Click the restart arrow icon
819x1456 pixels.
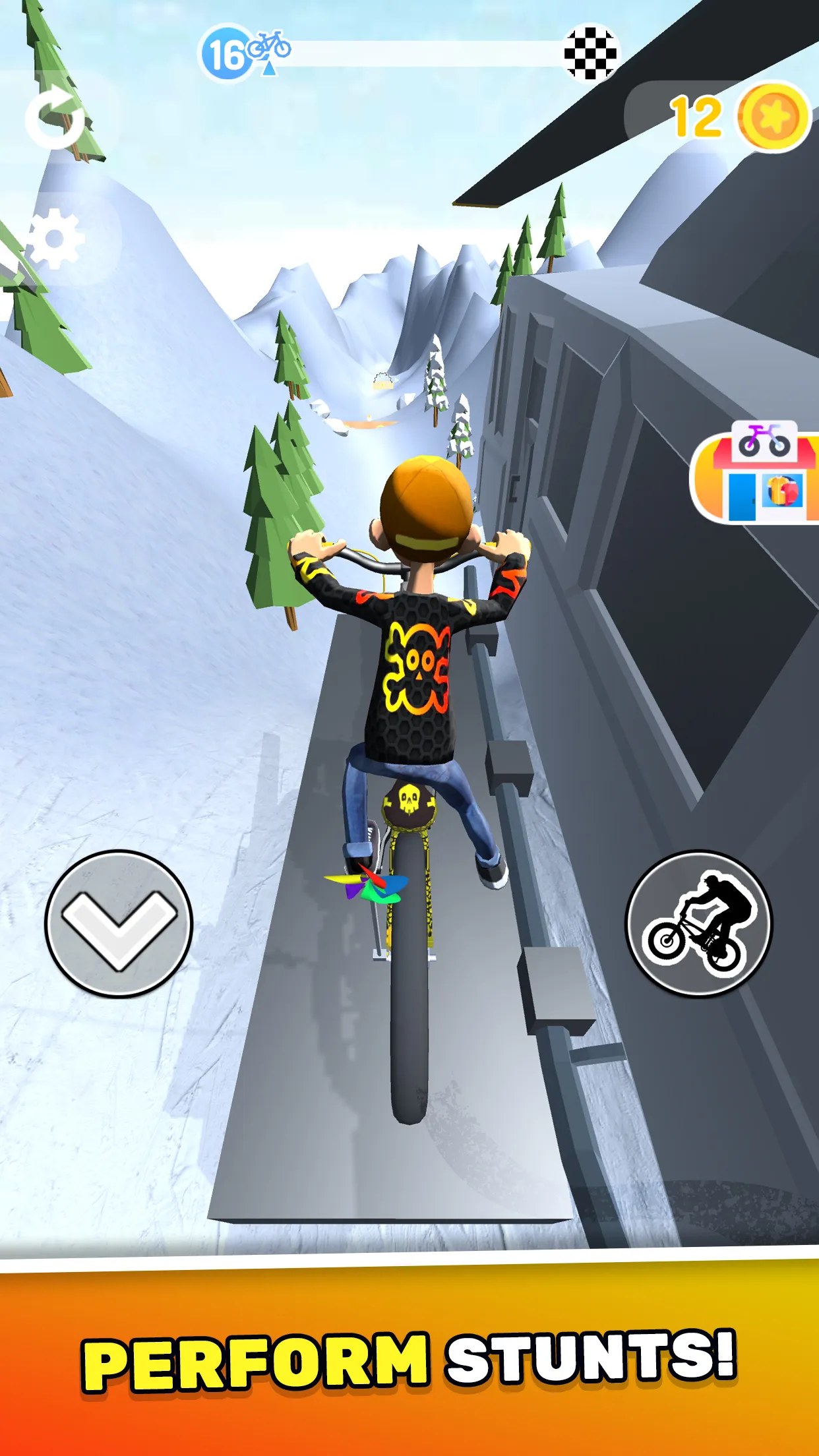click(55, 118)
